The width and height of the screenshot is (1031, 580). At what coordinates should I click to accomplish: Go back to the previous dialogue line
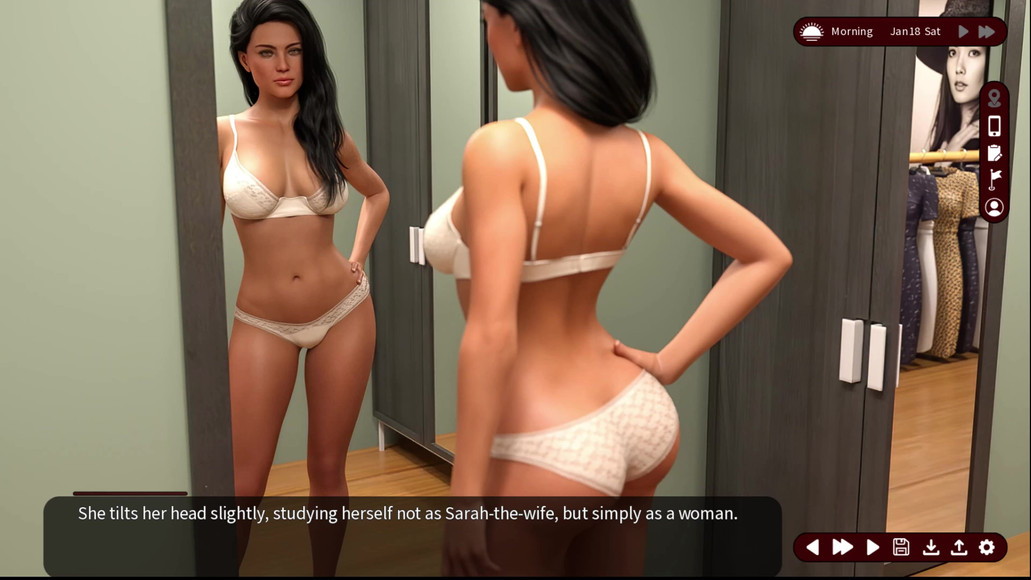812,547
